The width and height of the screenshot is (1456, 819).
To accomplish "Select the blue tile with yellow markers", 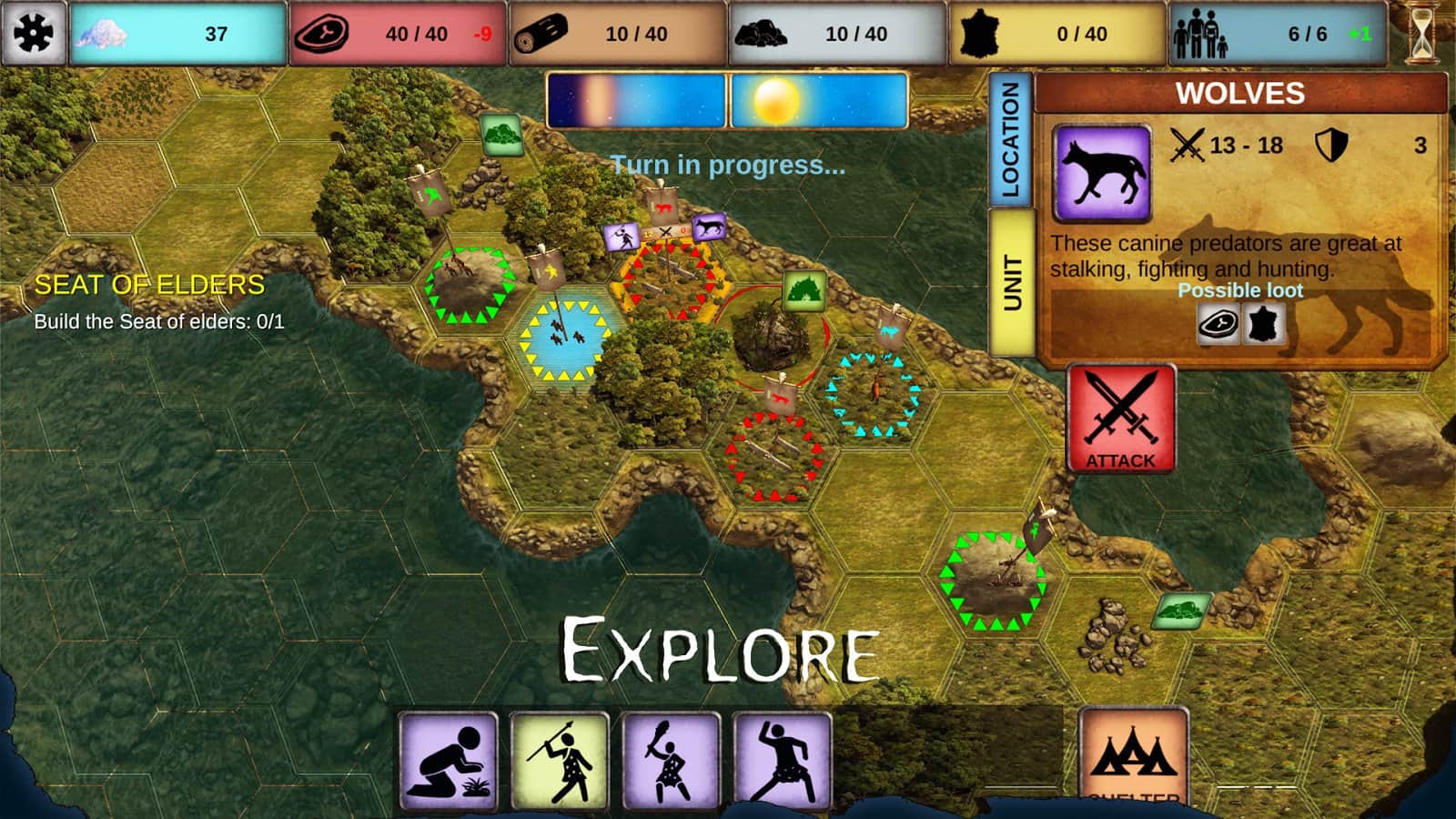I will [564, 340].
